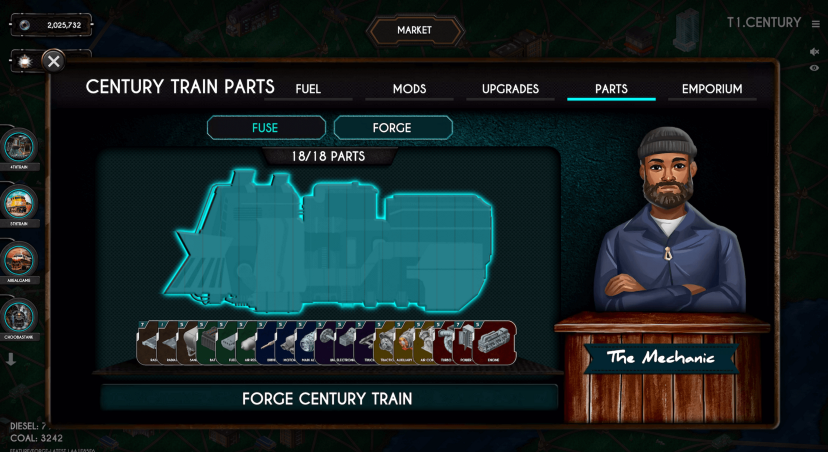Switch to the Mods tab

pos(409,89)
